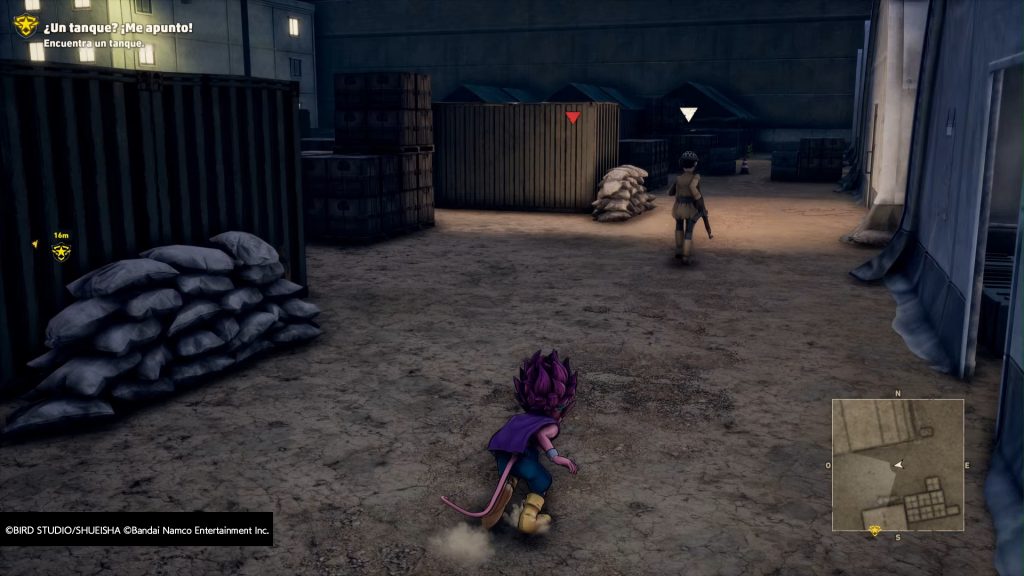
Task: Click the white triangle marker above soldier
Action: pyautogui.click(x=688, y=115)
